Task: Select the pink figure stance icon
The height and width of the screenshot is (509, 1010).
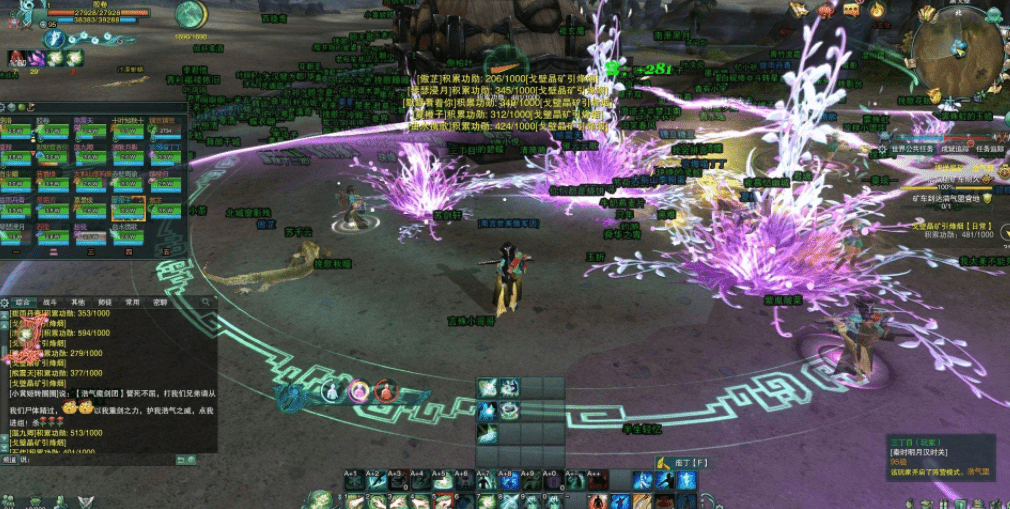Action: [358, 390]
